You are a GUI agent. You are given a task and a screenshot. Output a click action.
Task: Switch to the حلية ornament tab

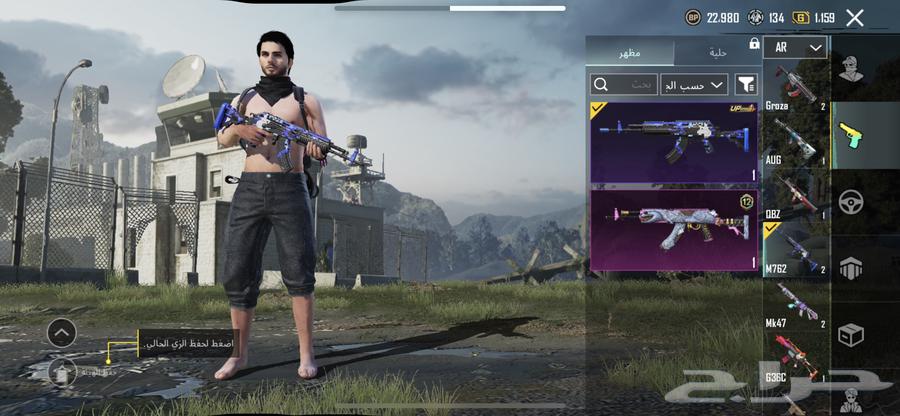coord(717,52)
